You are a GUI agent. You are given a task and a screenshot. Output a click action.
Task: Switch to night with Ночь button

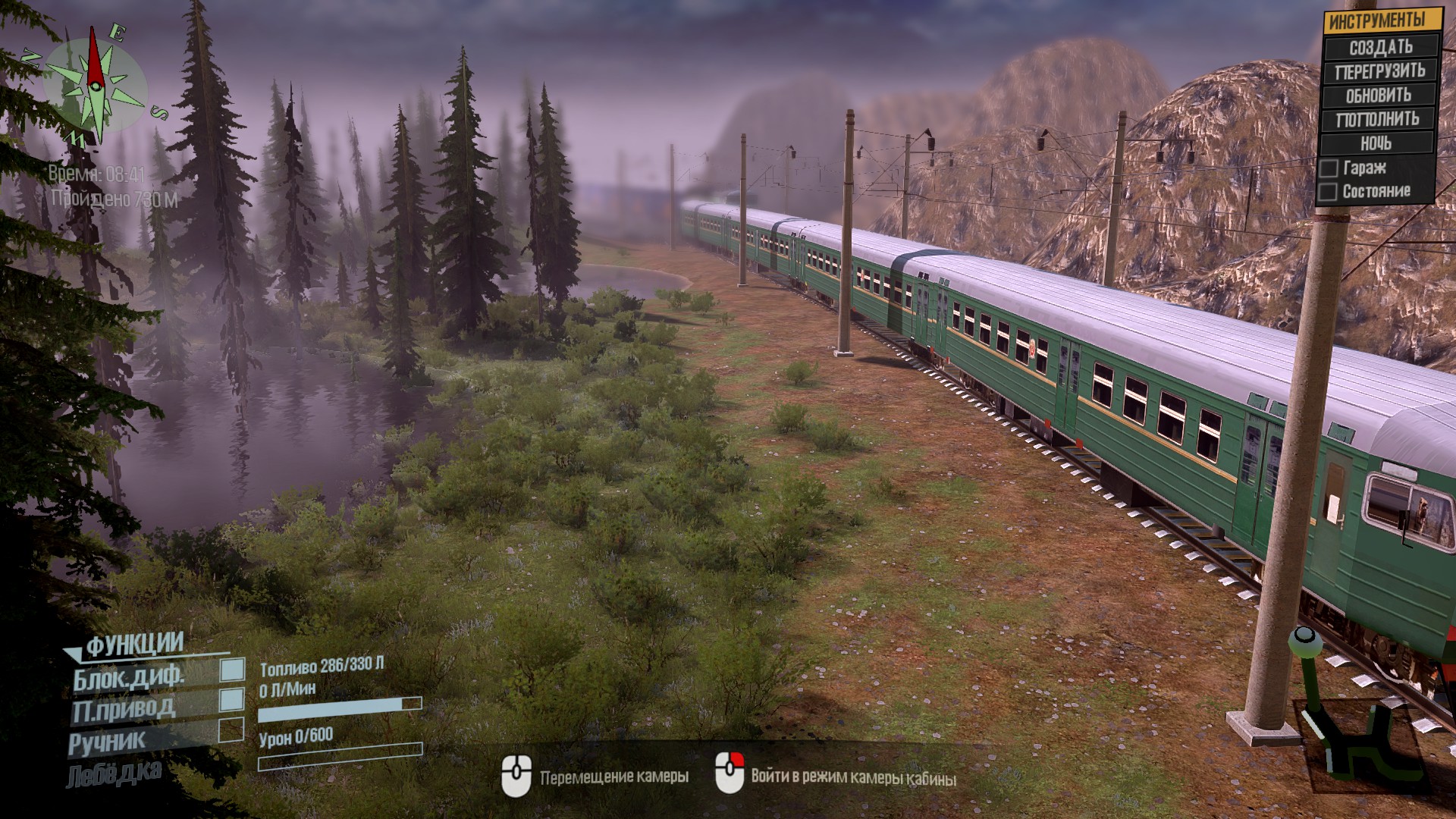point(1376,143)
